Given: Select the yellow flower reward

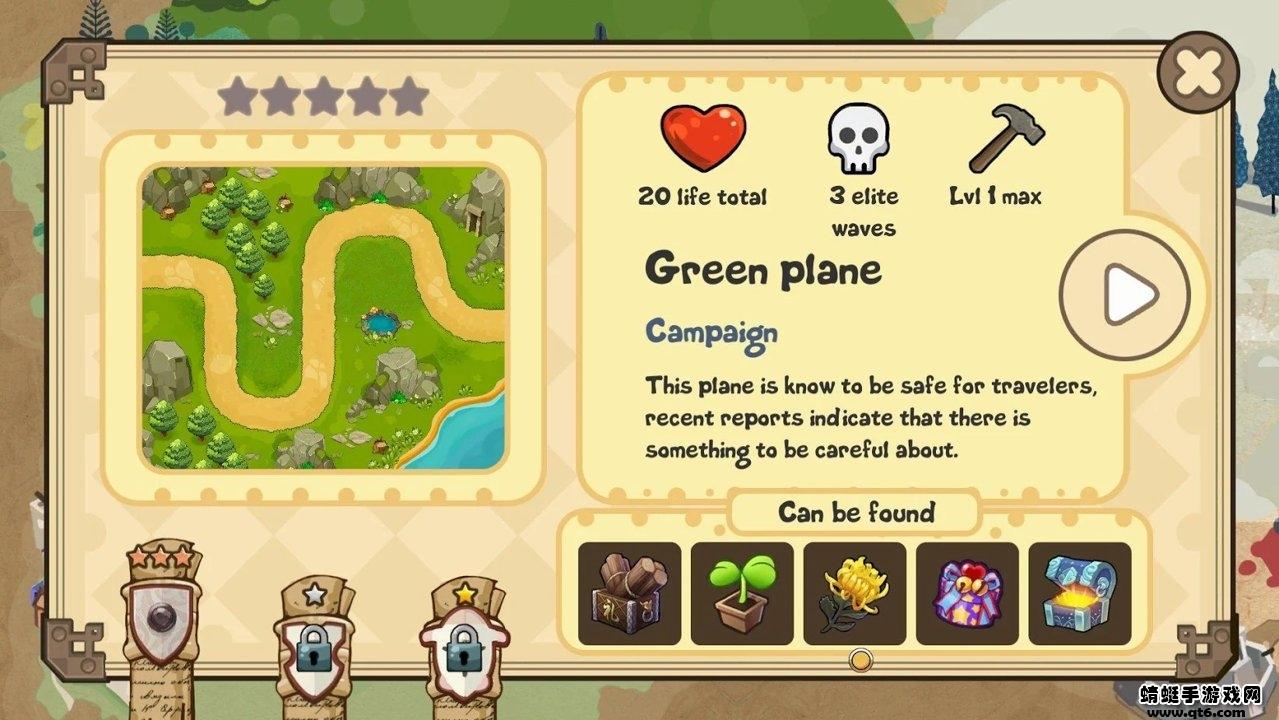Looking at the screenshot, I should [x=855, y=593].
